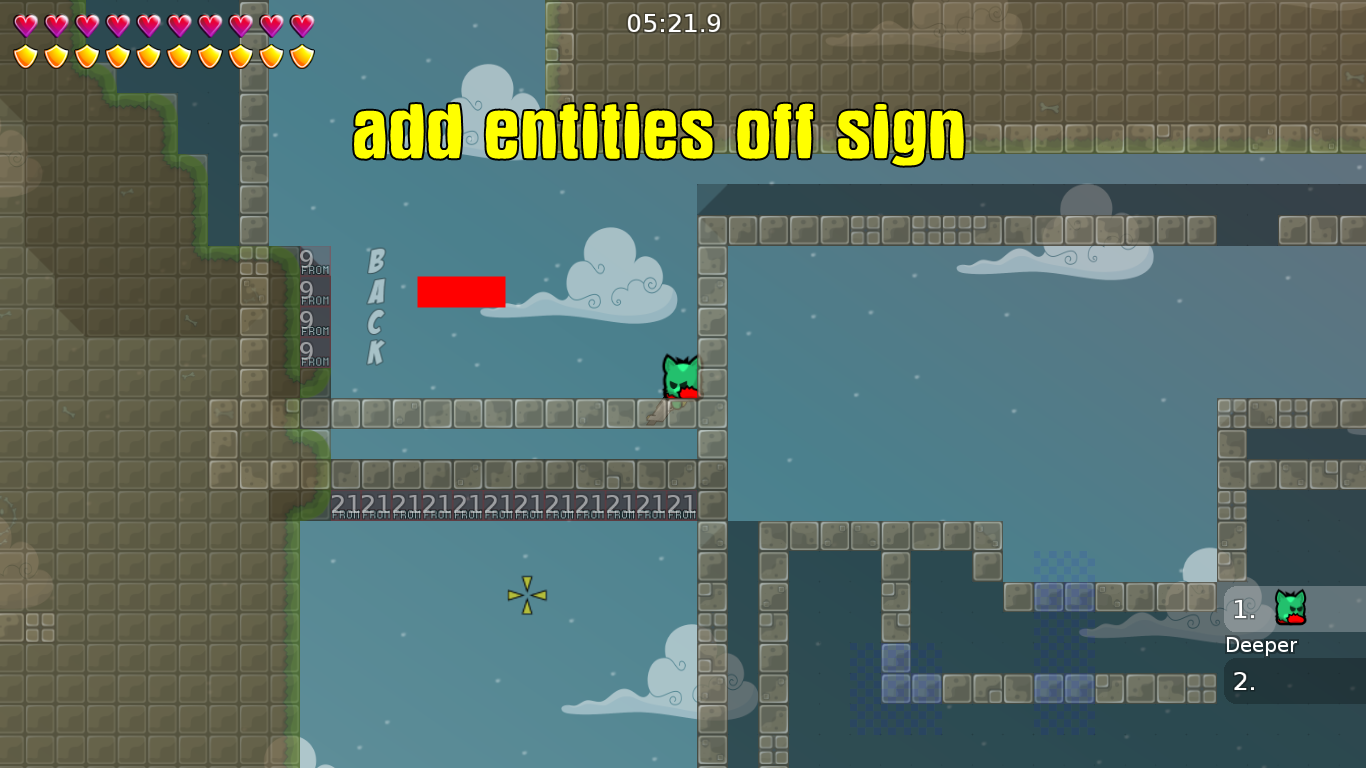Viewport: 1366px width, 768px height.
Task: Click the player name Deeper on the scoreboard
Action: tap(1262, 645)
